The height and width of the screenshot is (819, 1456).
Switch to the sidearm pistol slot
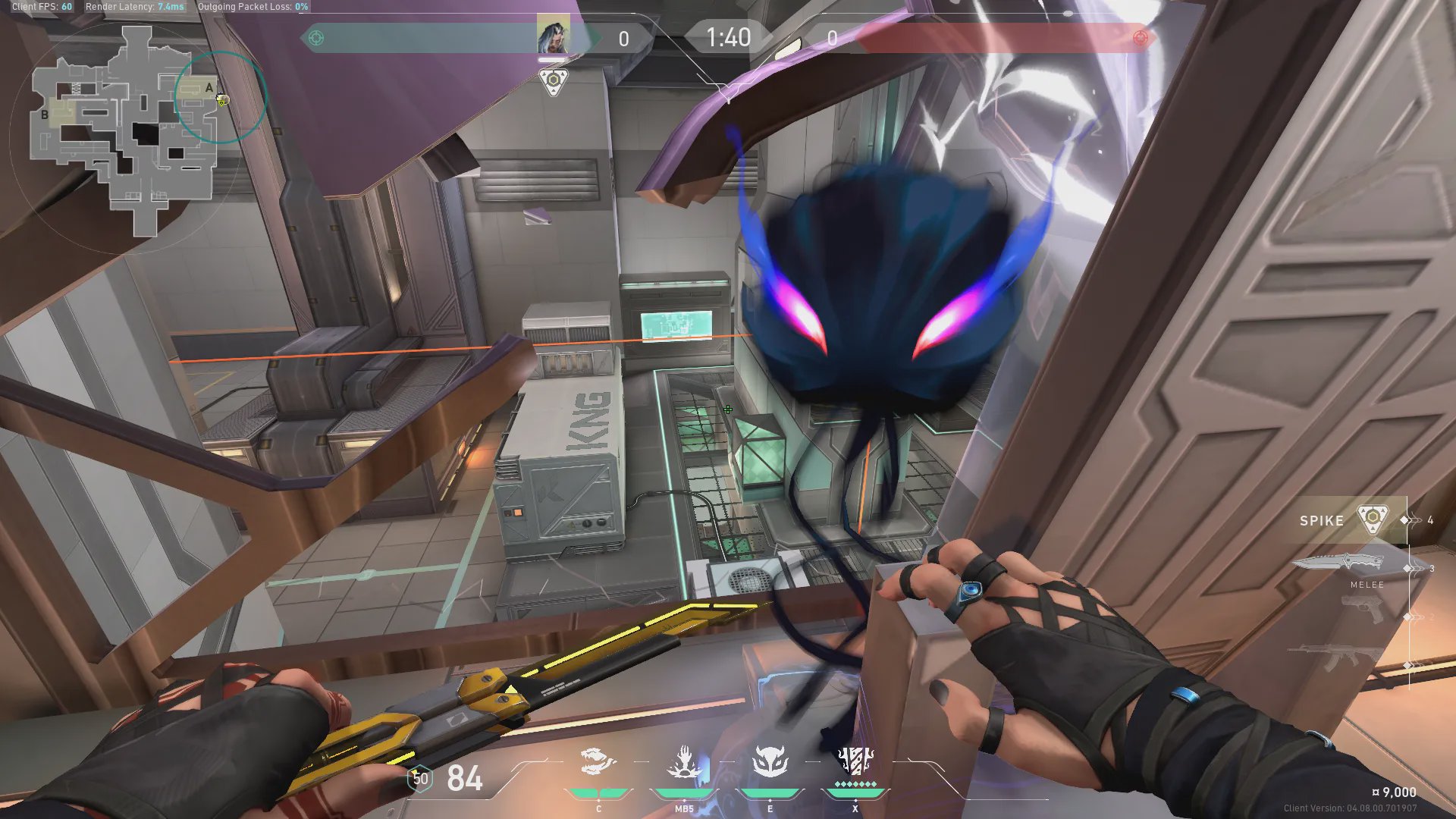pyautogui.click(x=1362, y=610)
